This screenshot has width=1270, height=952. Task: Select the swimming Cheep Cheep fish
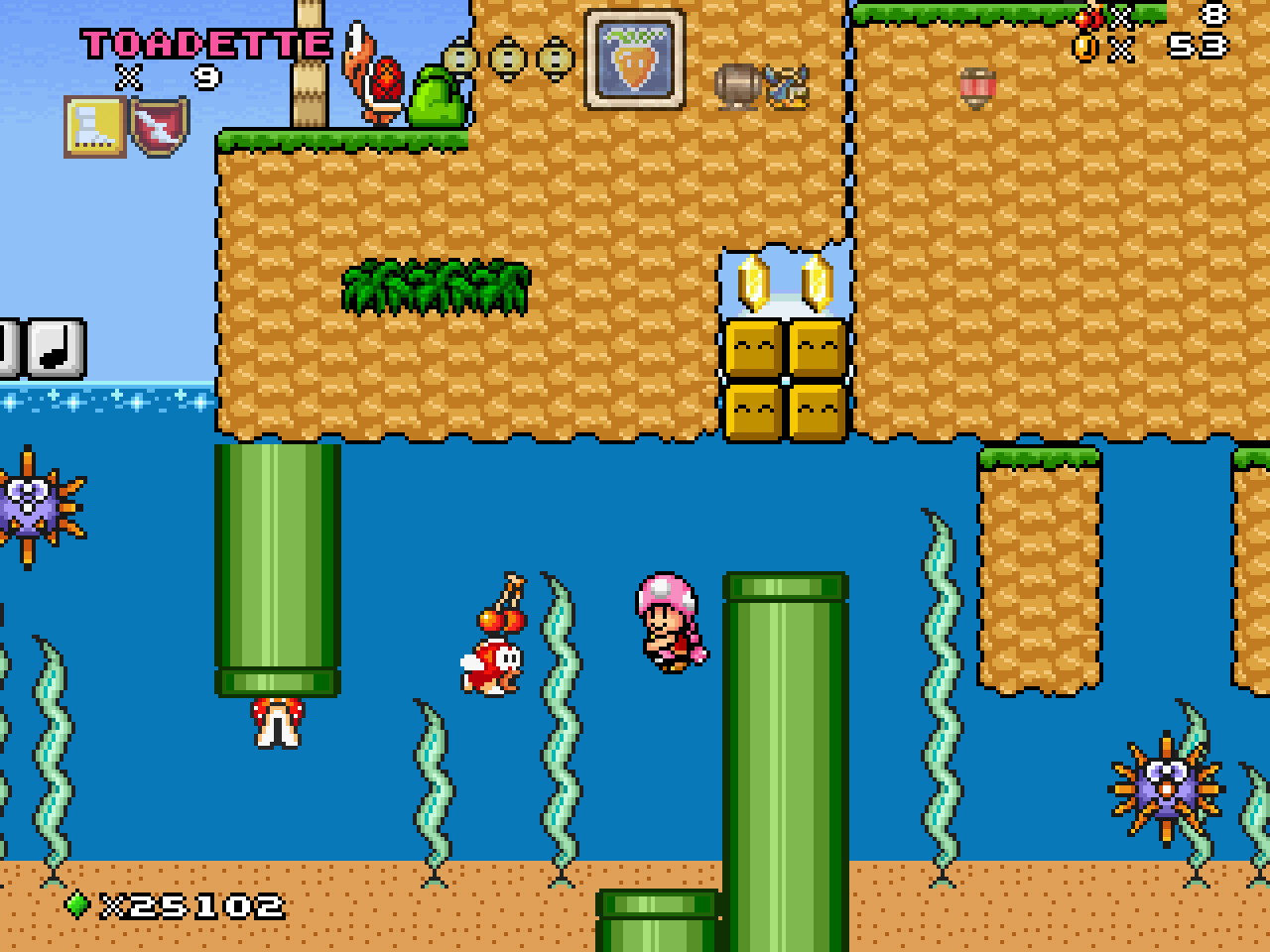coord(493,664)
